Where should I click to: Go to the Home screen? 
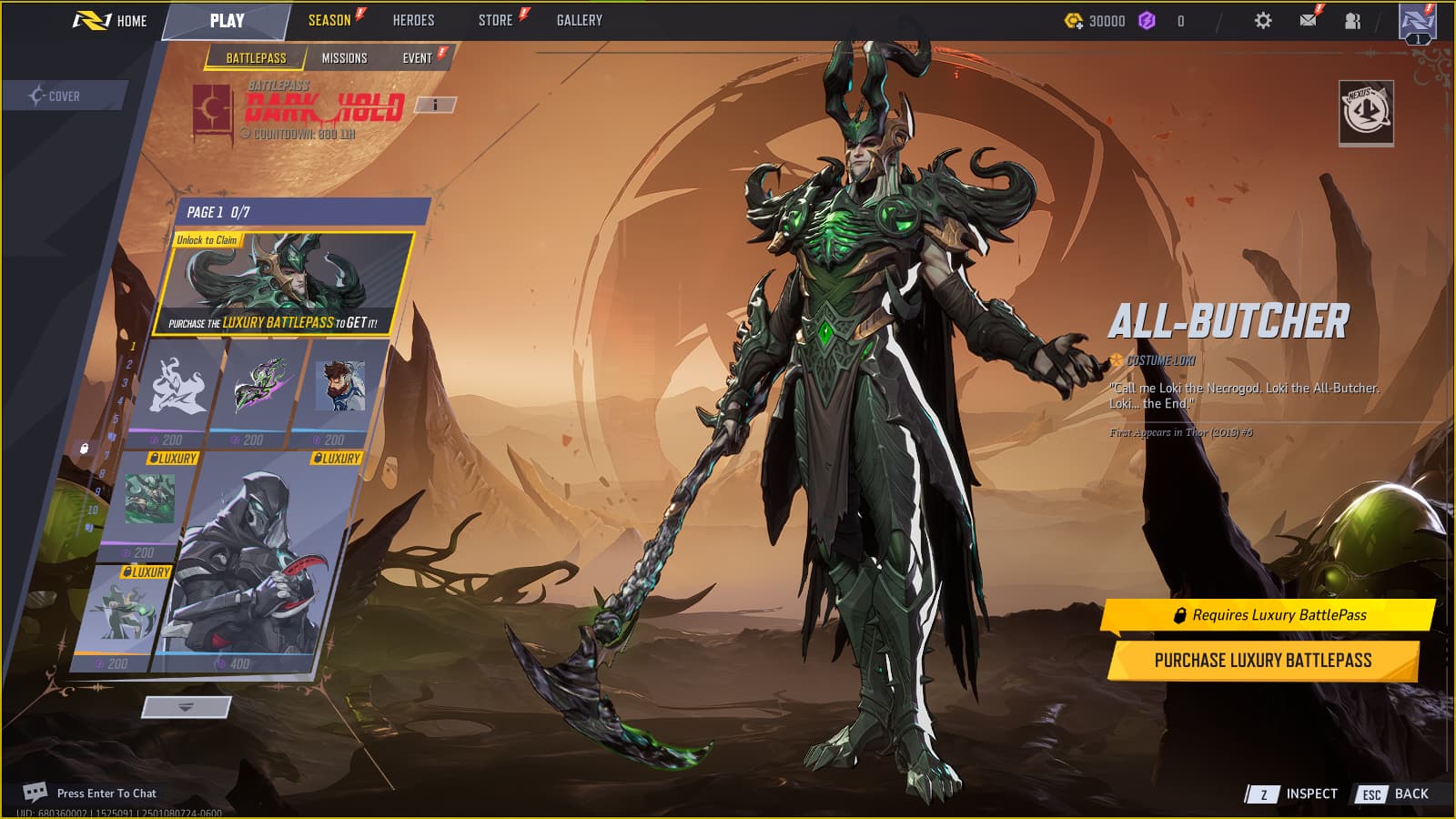click(x=110, y=20)
